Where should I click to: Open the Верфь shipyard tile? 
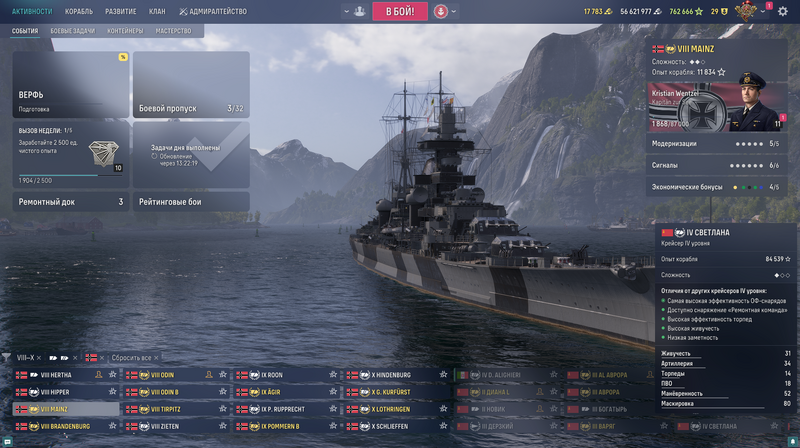(x=70, y=84)
